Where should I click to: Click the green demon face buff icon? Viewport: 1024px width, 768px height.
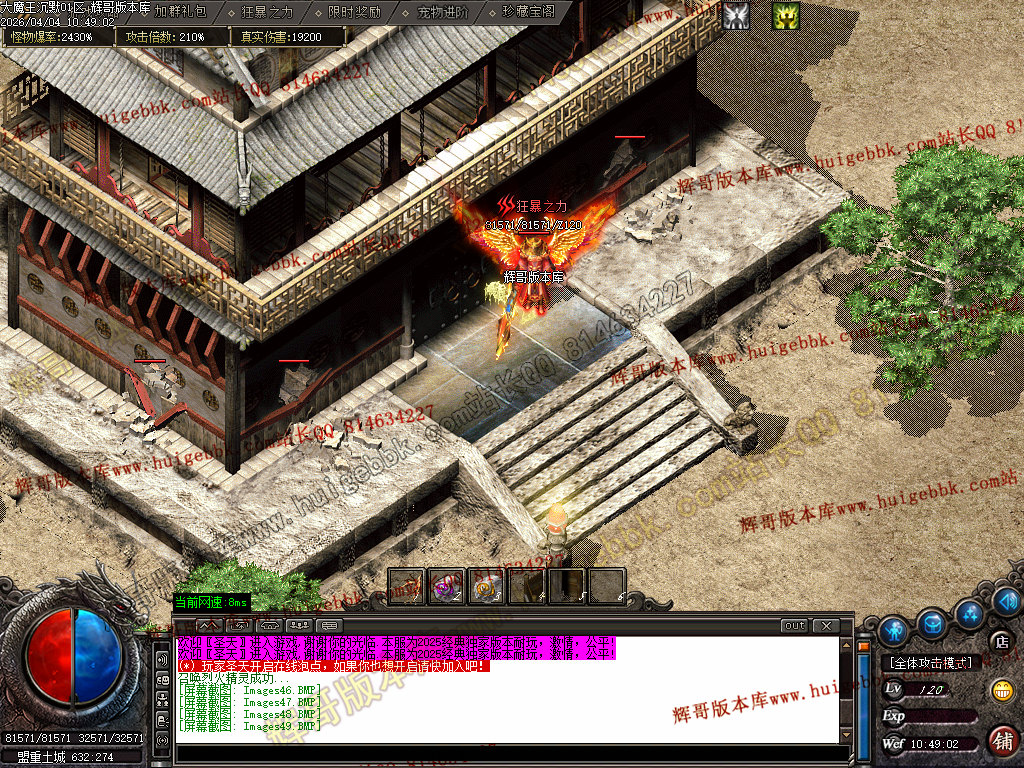click(x=786, y=15)
